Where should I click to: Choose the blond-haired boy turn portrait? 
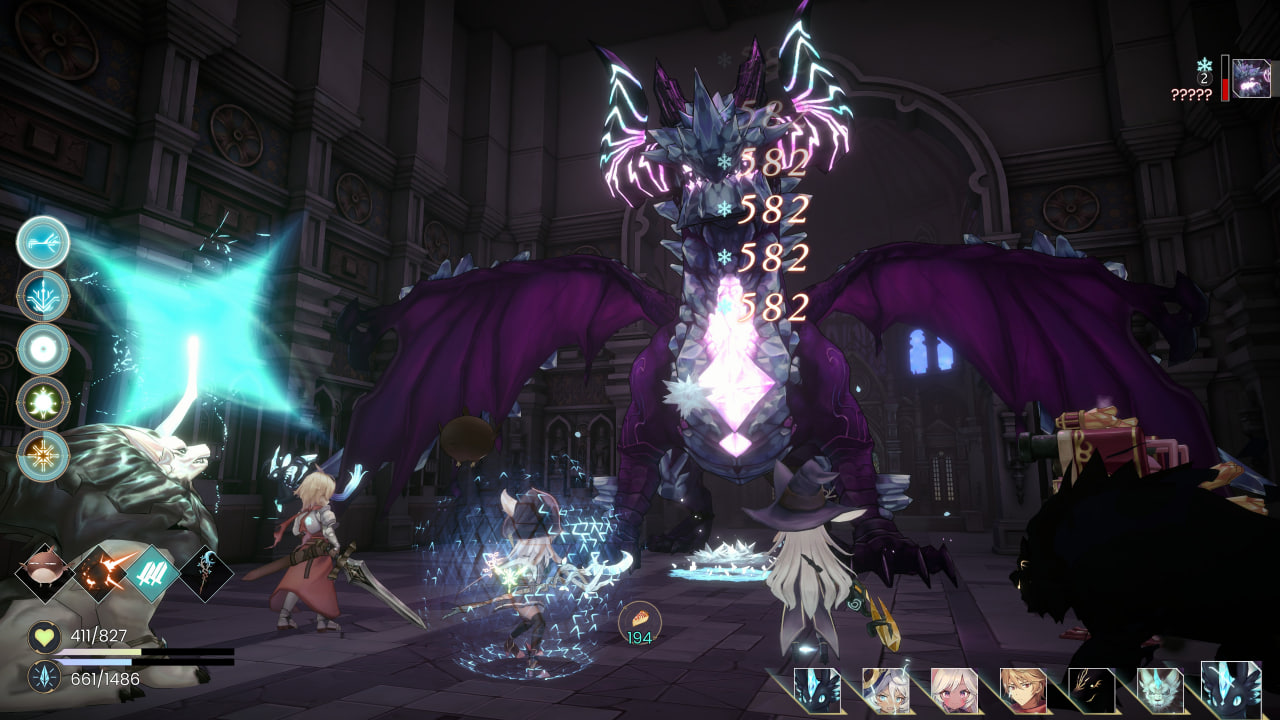tap(1022, 690)
